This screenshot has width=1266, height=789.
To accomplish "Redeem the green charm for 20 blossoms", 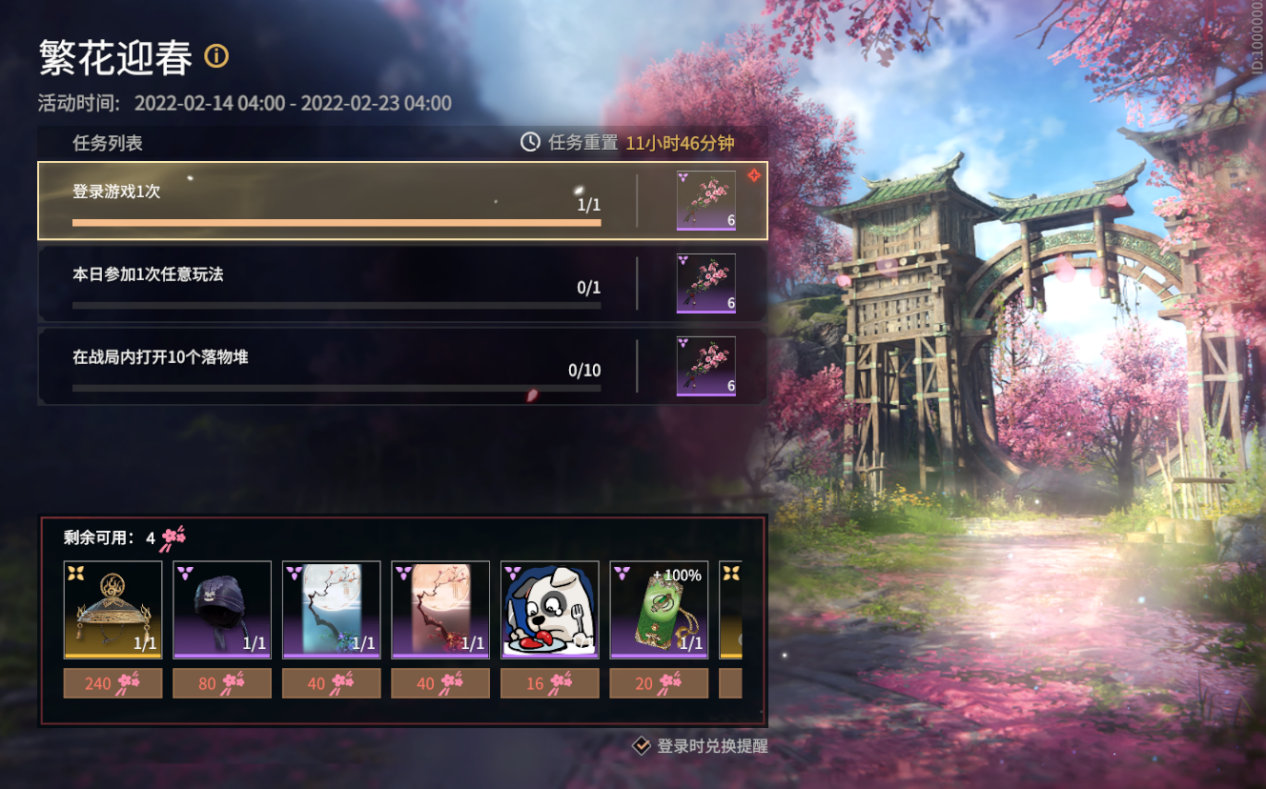I will (x=658, y=683).
